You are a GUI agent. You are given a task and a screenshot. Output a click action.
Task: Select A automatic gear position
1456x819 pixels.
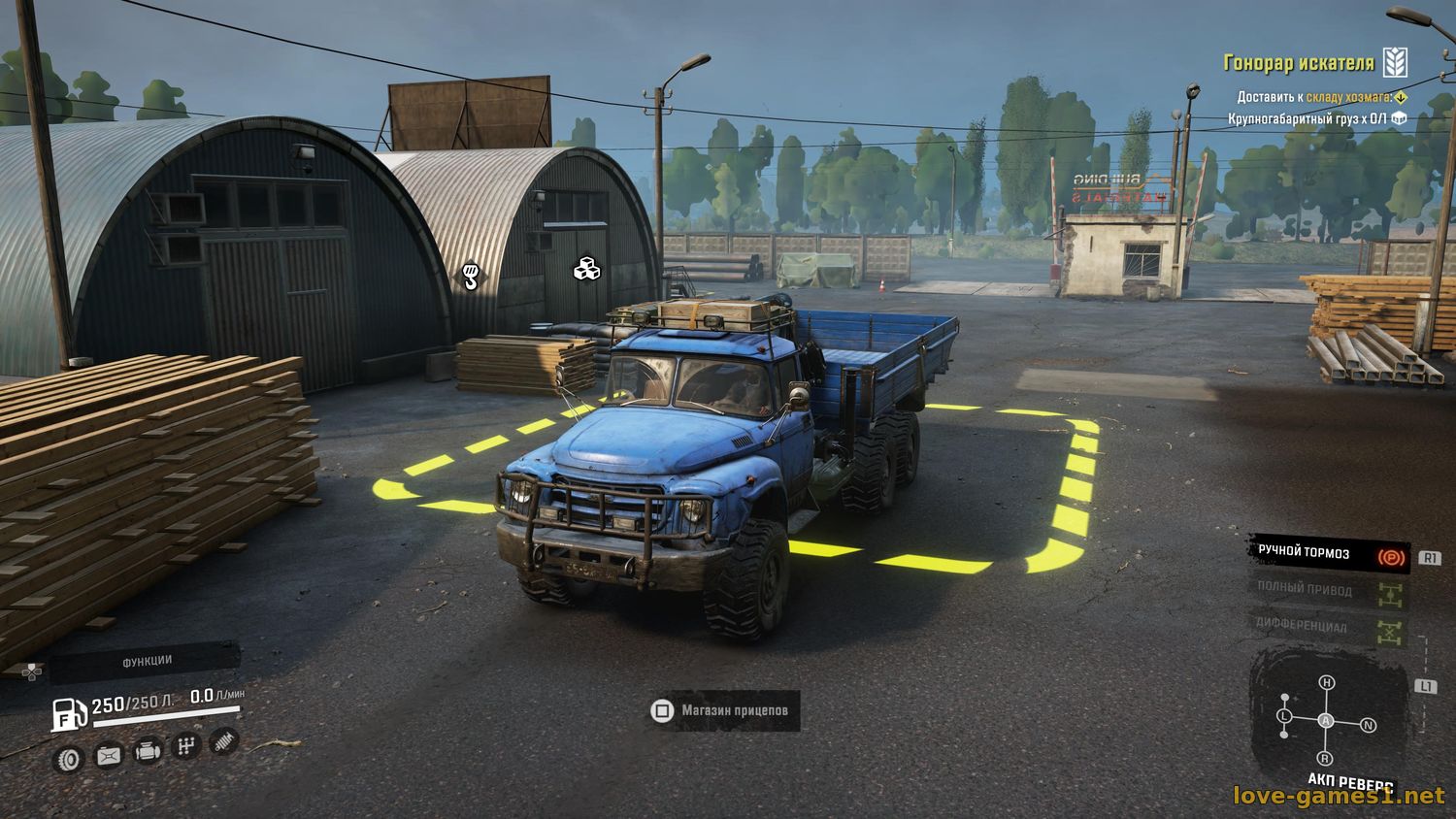point(1326,720)
